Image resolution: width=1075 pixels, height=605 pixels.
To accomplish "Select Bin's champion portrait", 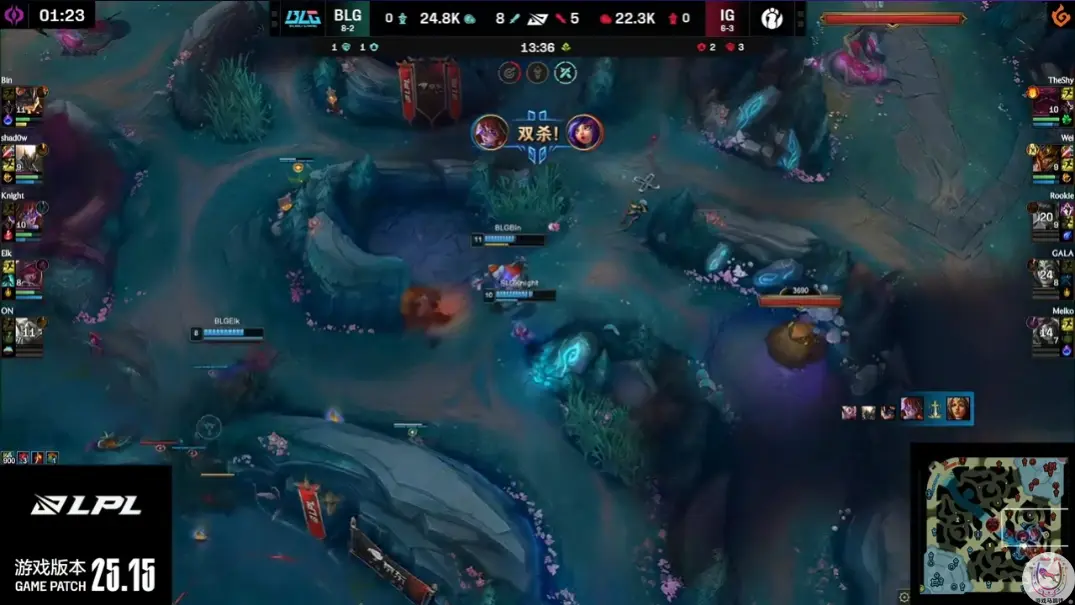I will [28, 103].
